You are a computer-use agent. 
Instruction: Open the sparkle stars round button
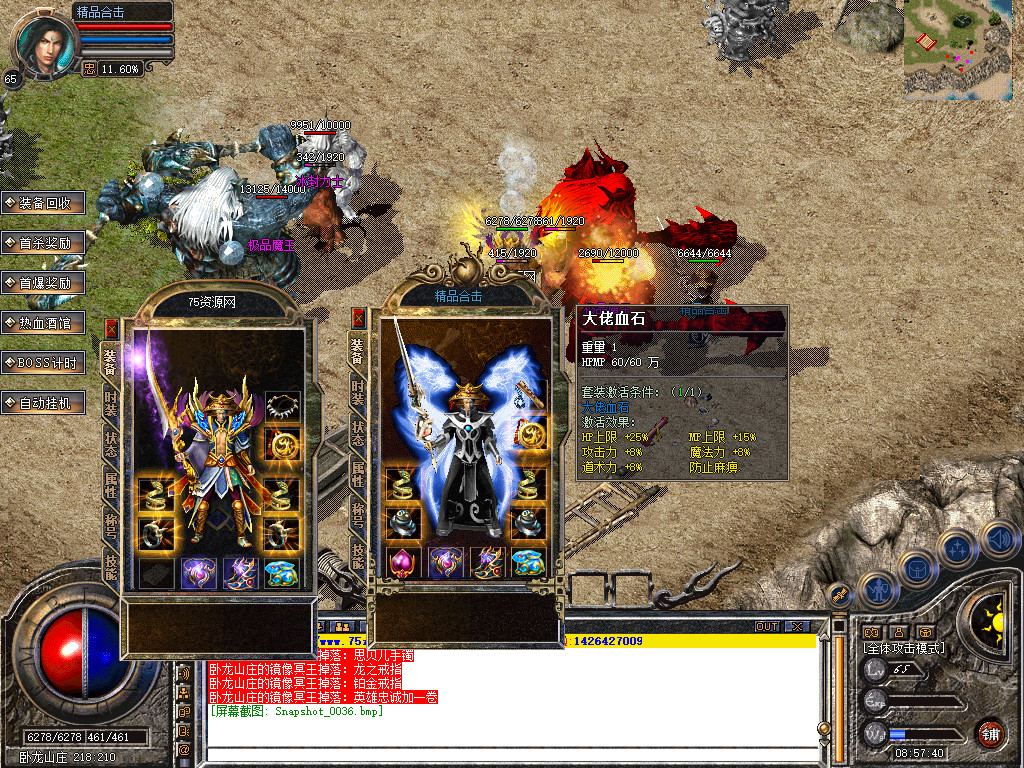957,548
